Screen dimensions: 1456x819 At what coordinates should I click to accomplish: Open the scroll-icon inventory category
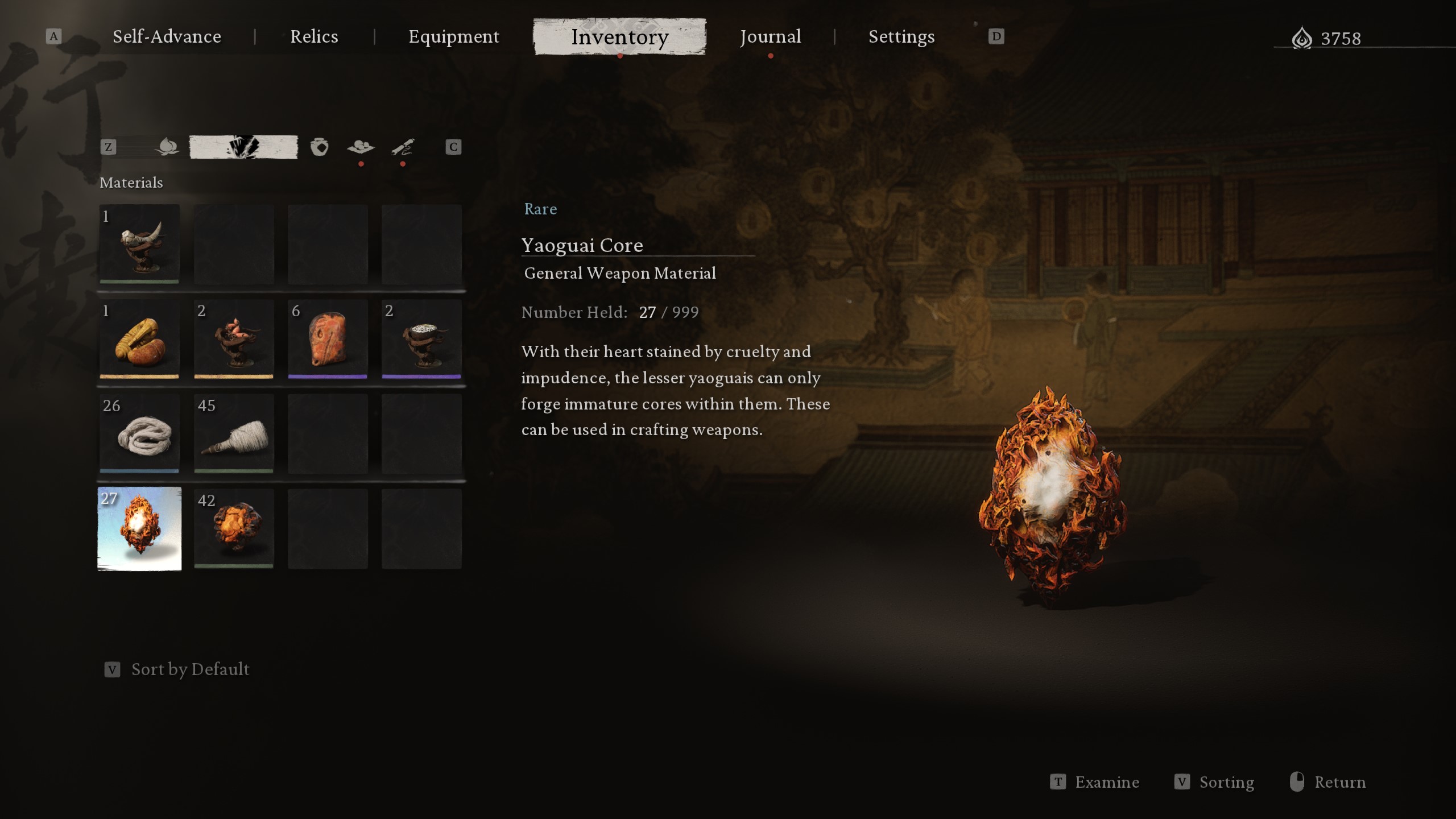pos(403,147)
